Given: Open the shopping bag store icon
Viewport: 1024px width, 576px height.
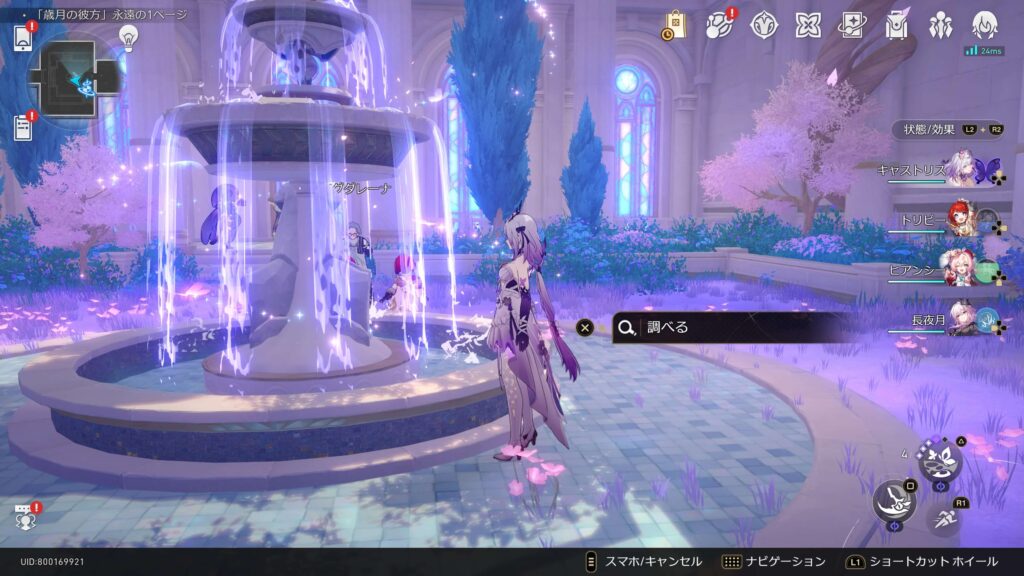Looking at the screenshot, I should pos(674,25).
